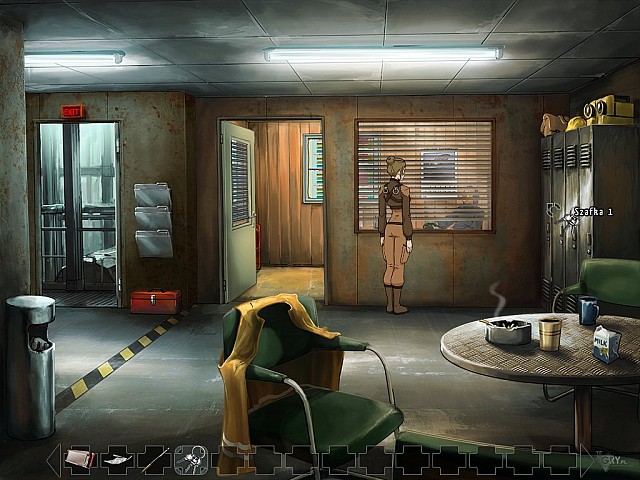The height and width of the screenshot is (480, 640).
Task: Choose the key ring inventory item
Action: 190,459
